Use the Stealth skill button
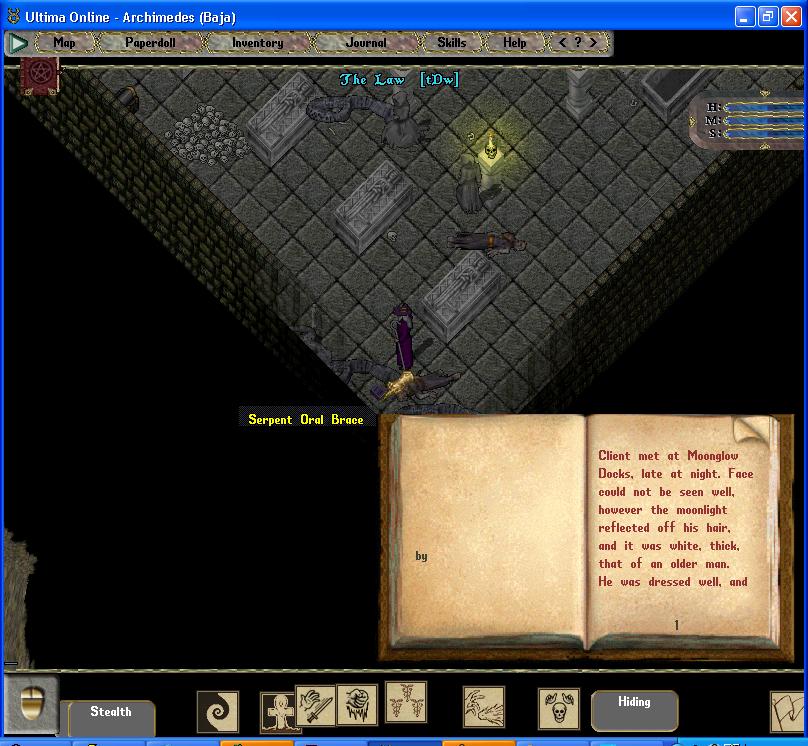 pos(110,713)
